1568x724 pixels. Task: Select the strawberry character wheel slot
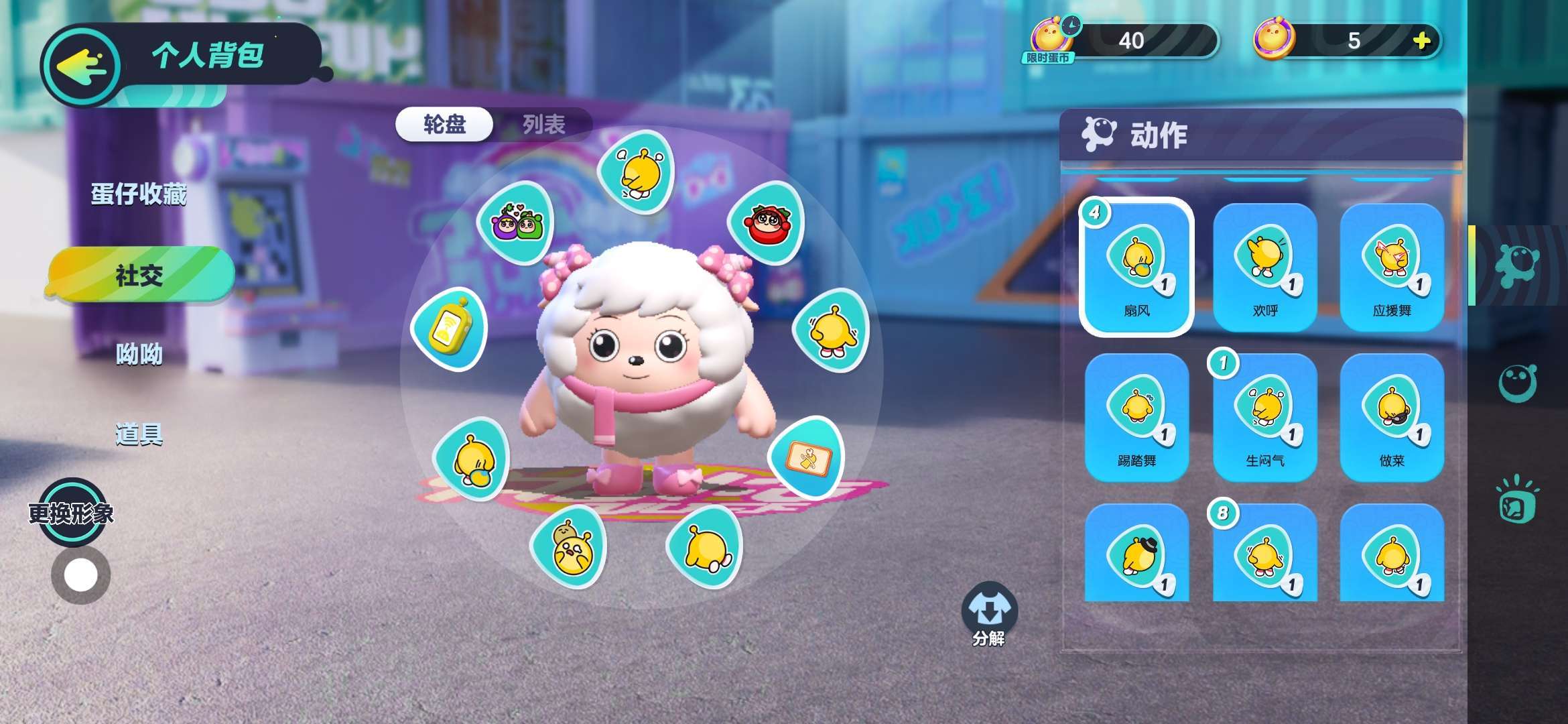click(767, 222)
